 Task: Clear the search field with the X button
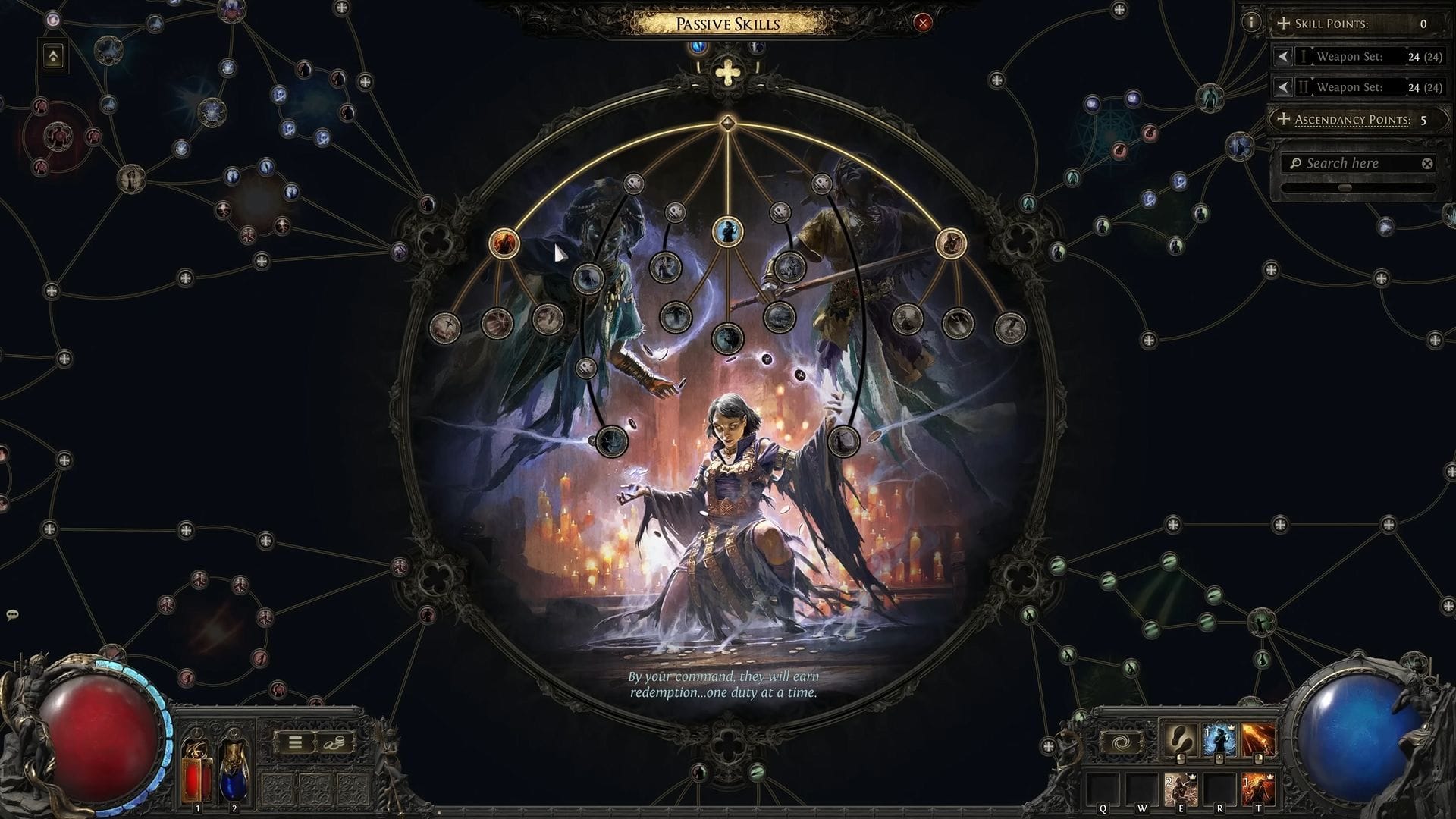pos(1426,163)
